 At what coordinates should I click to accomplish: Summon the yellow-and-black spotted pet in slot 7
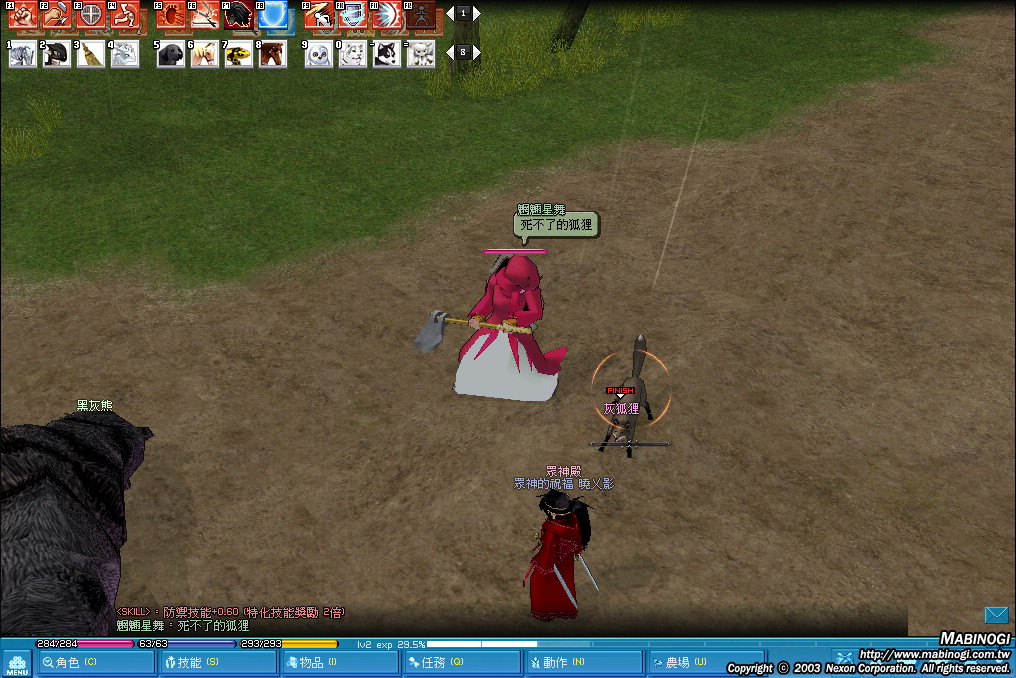[x=238, y=54]
